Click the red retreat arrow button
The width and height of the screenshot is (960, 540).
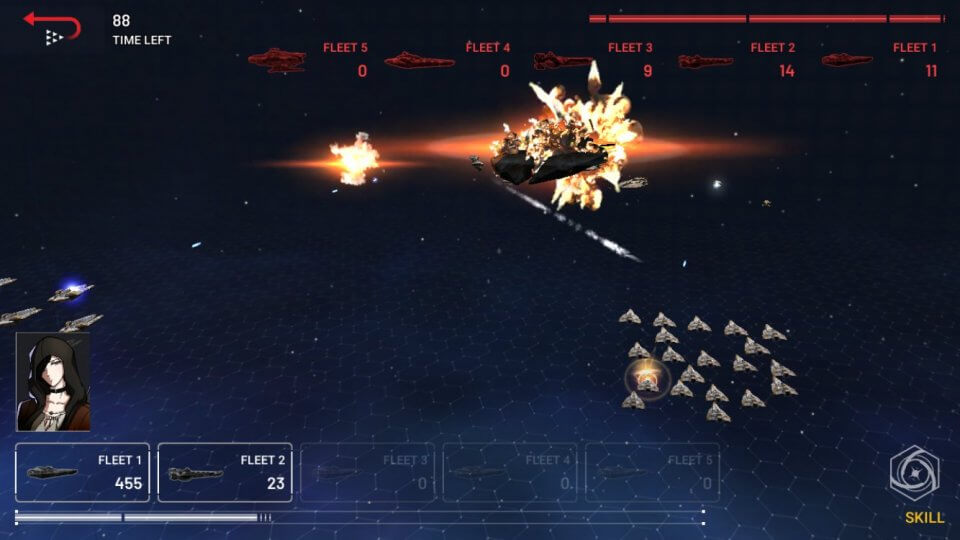coord(52,26)
